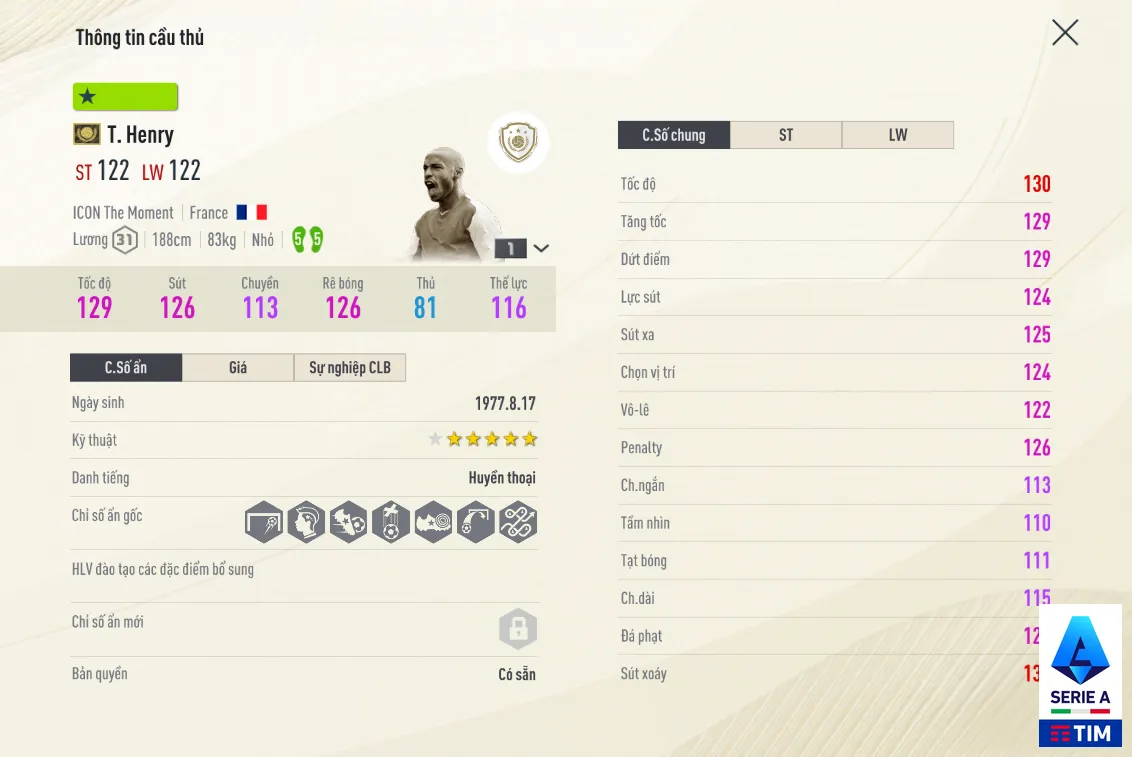1132x757 pixels.
Task: Click the tactical route arrows trait icon
Action: point(518,522)
